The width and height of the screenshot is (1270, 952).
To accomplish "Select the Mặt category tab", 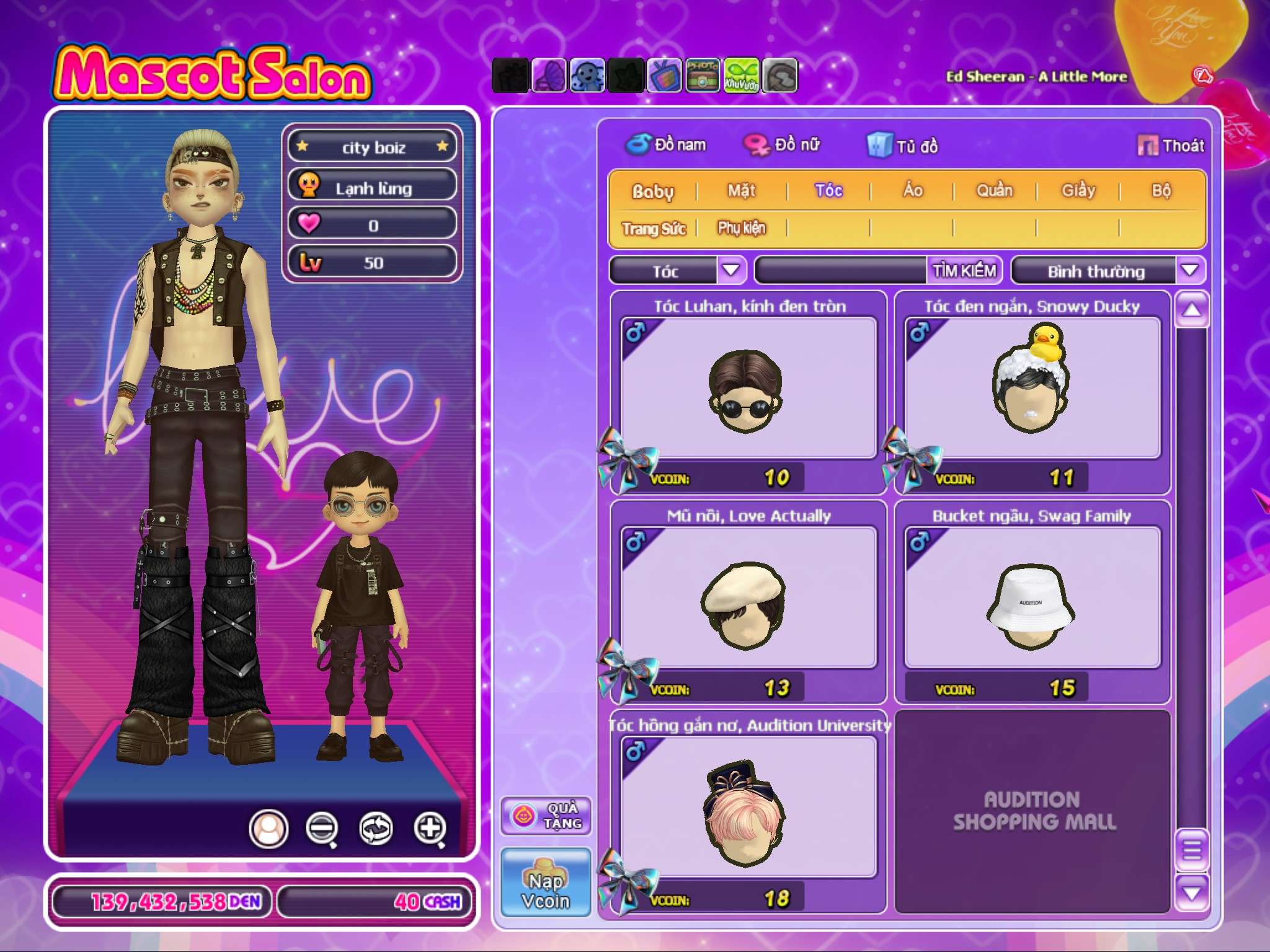I will [x=742, y=191].
